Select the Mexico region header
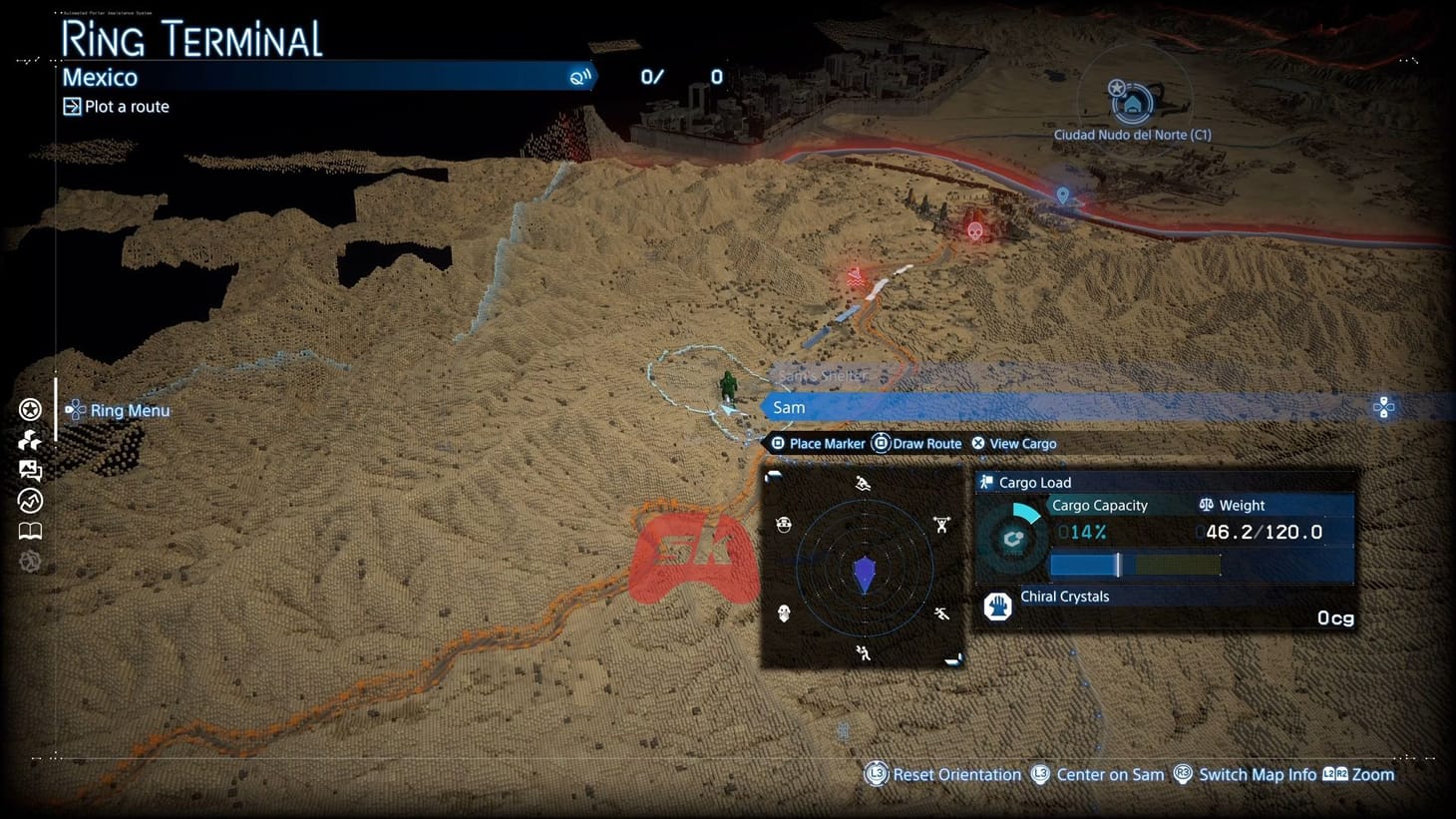 [x=100, y=77]
